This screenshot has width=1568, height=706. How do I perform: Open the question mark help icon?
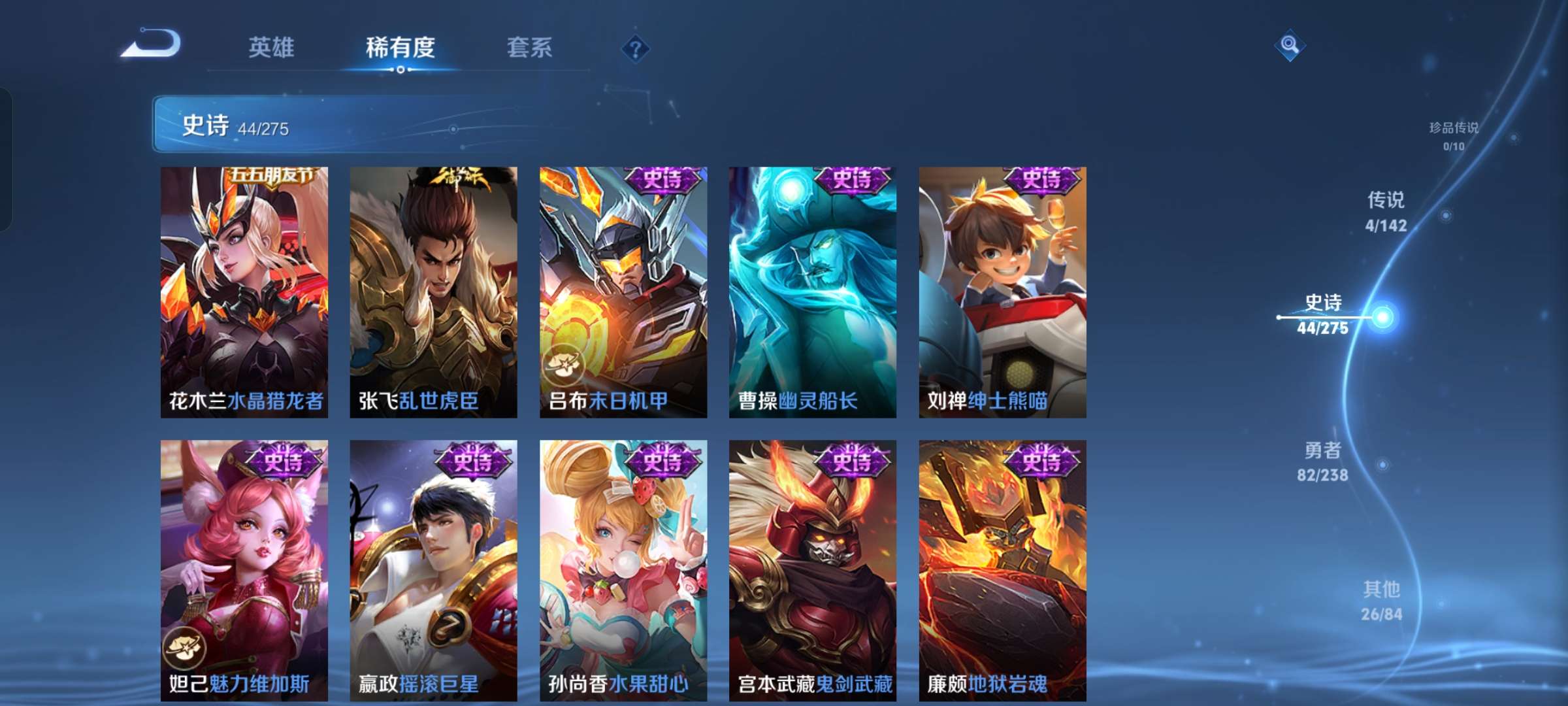[x=634, y=49]
